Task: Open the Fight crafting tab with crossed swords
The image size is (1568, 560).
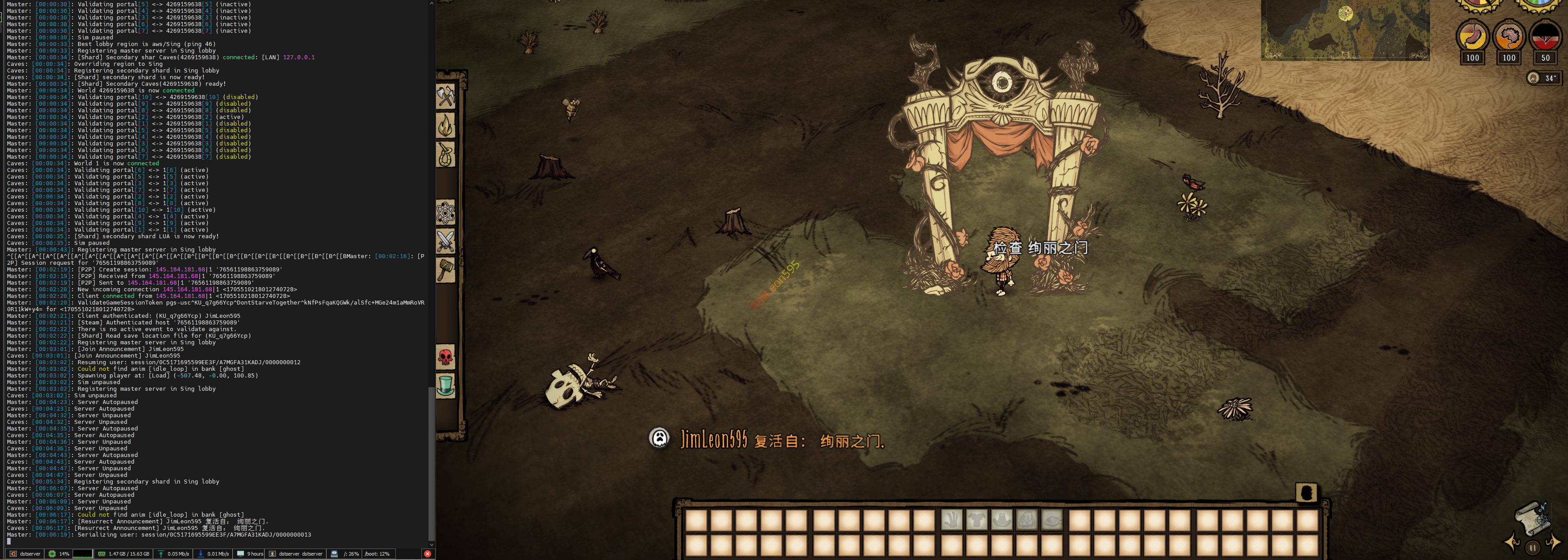Action: (x=446, y=242)
